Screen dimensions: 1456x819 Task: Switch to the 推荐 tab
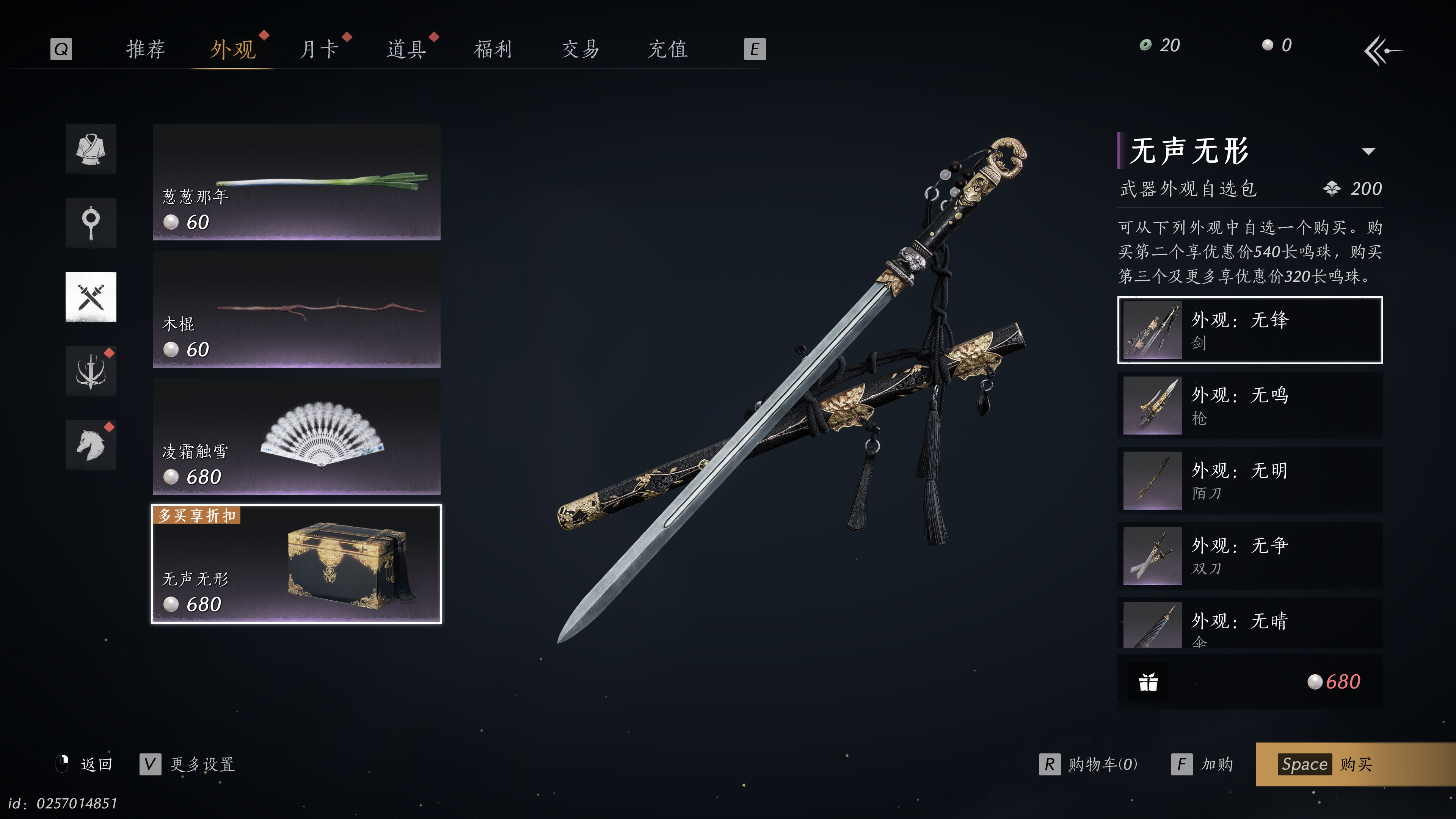click(145, 49)
